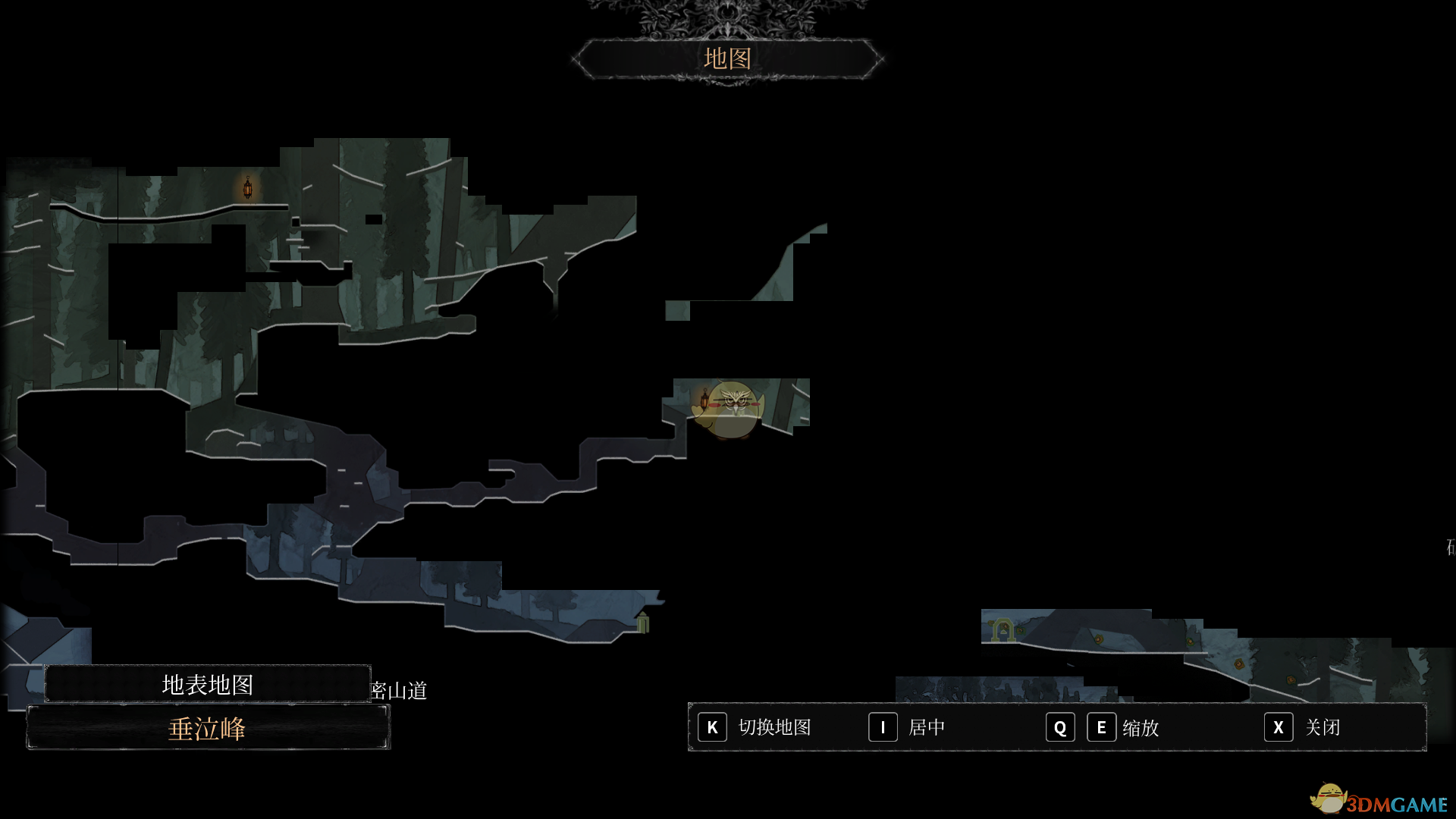
Task: Select the lantern marker in the upper-left forest
Action: click(247, 187)
